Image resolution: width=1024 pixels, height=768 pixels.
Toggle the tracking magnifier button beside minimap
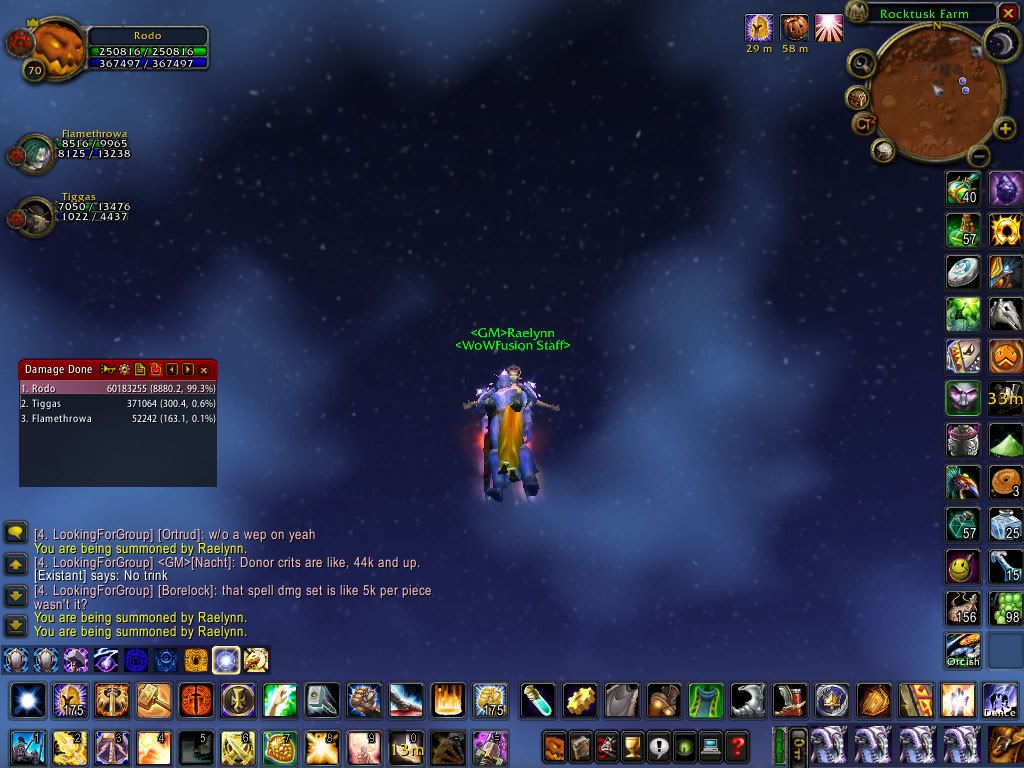pos(862,64)
